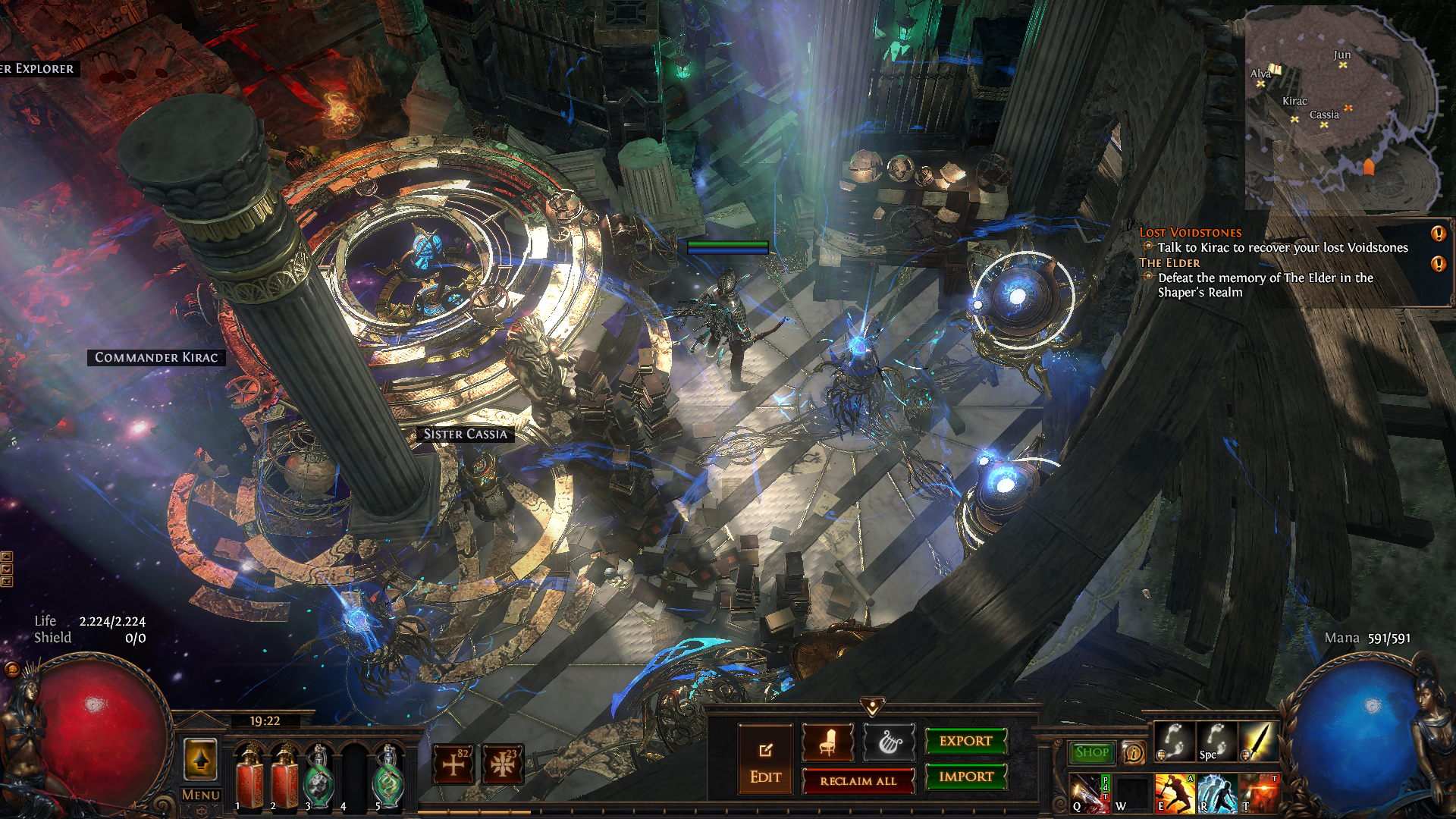This screenshot has height=819, width=1456.
Task: Export the hideout layout
Action: [965, 741]
